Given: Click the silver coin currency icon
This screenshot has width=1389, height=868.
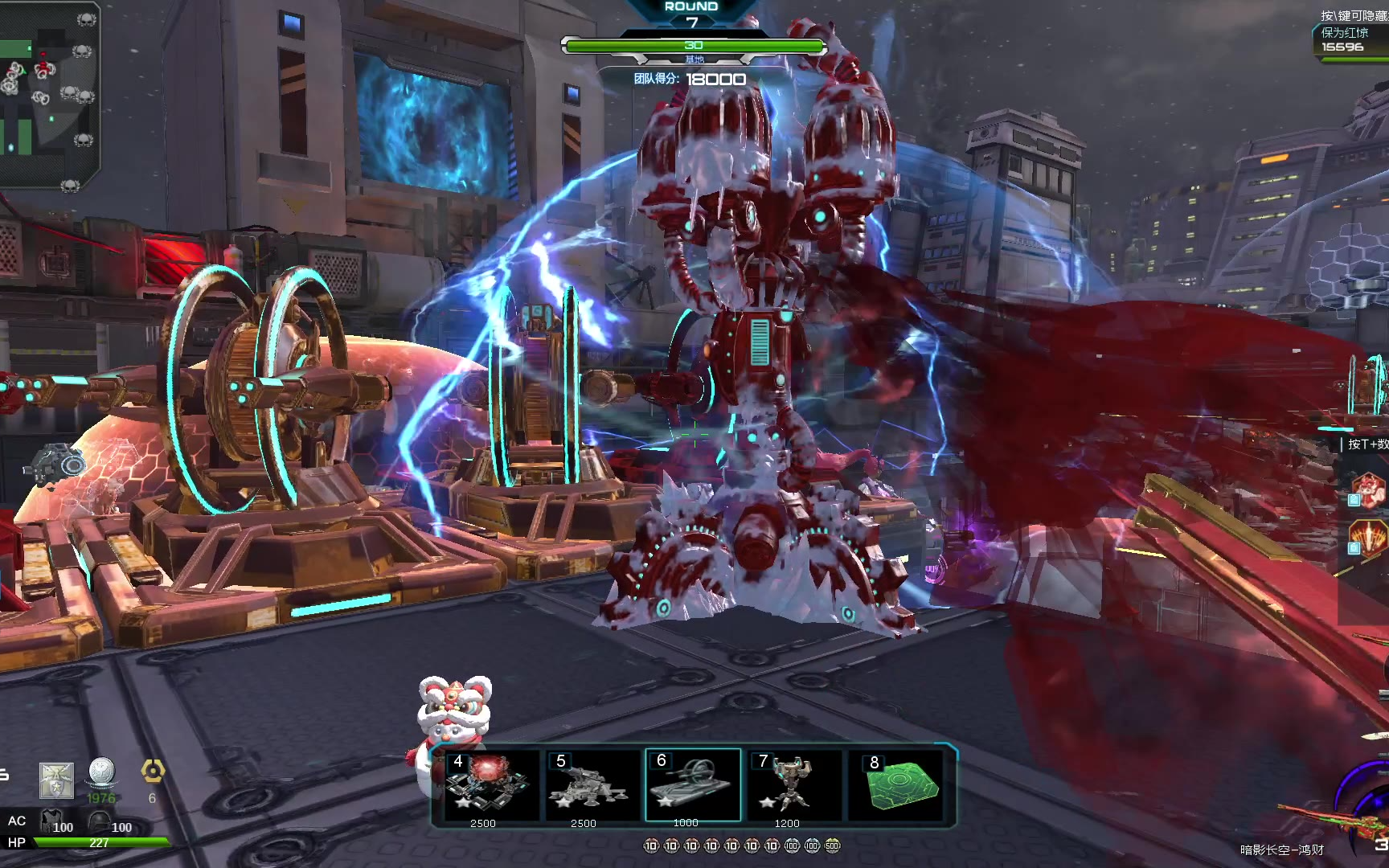Looking at the screenshot, I should (x=102, y=772).
